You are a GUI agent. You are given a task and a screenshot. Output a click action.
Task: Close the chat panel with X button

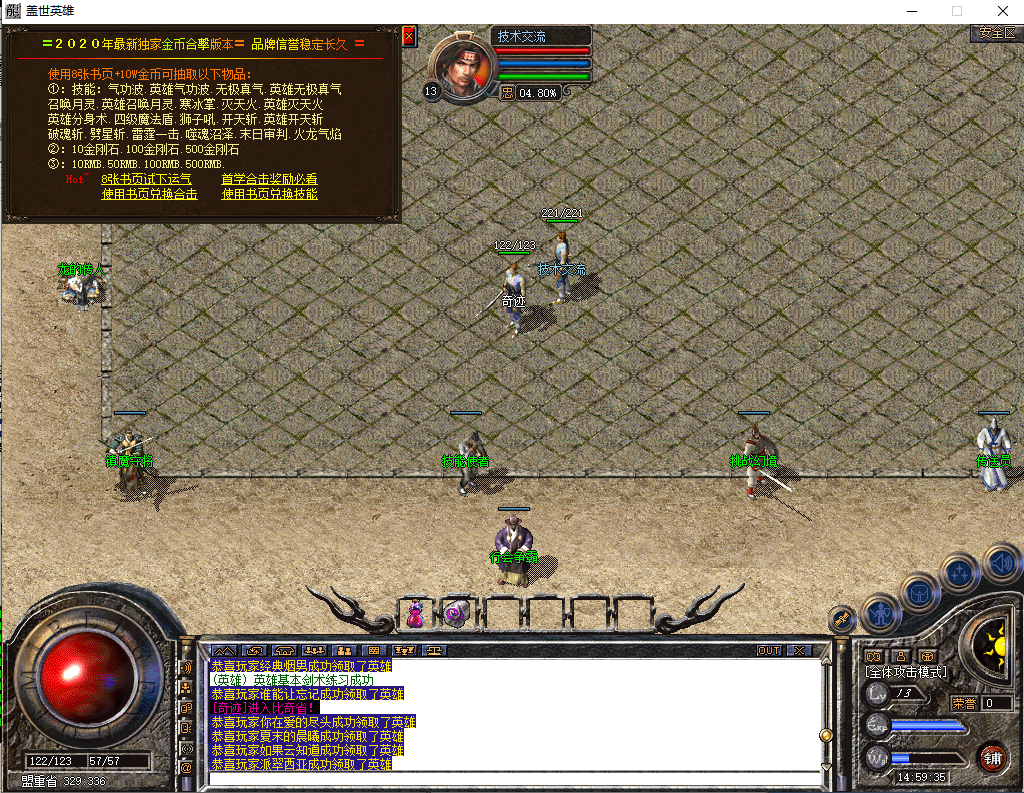pos(798,650)
